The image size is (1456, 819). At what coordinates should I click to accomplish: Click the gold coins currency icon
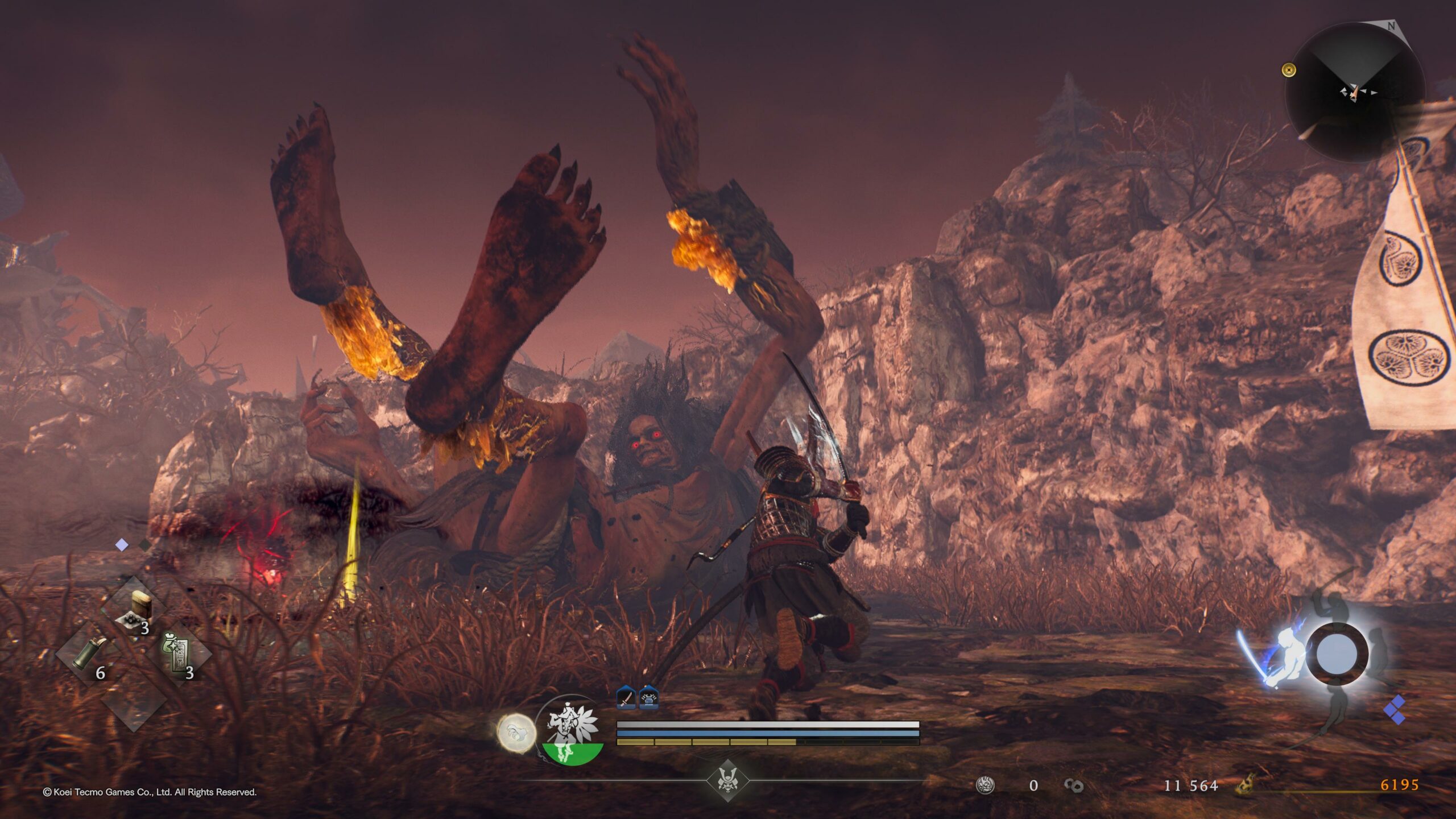tap(1073, 785)
